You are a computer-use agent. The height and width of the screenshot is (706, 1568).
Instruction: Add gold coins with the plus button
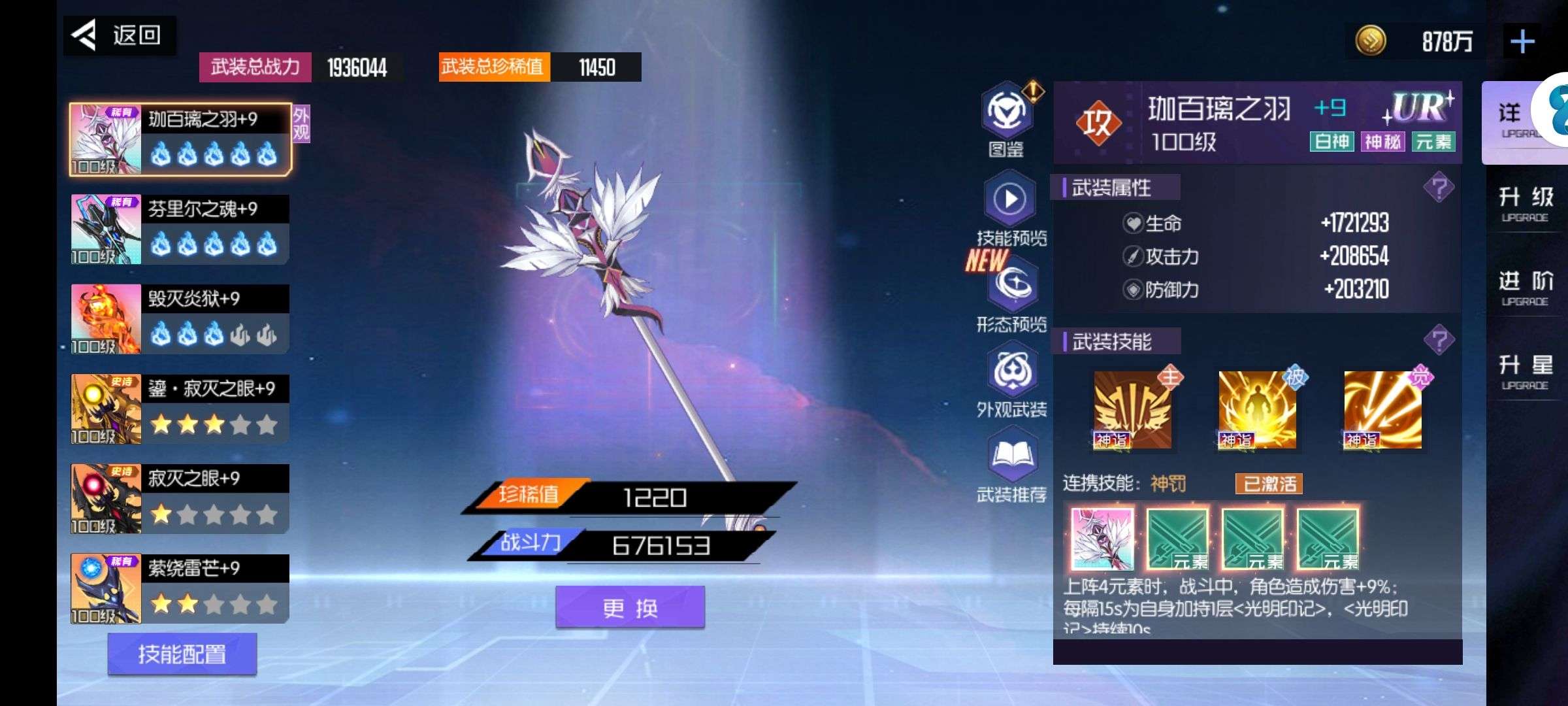coord(1522,42)
